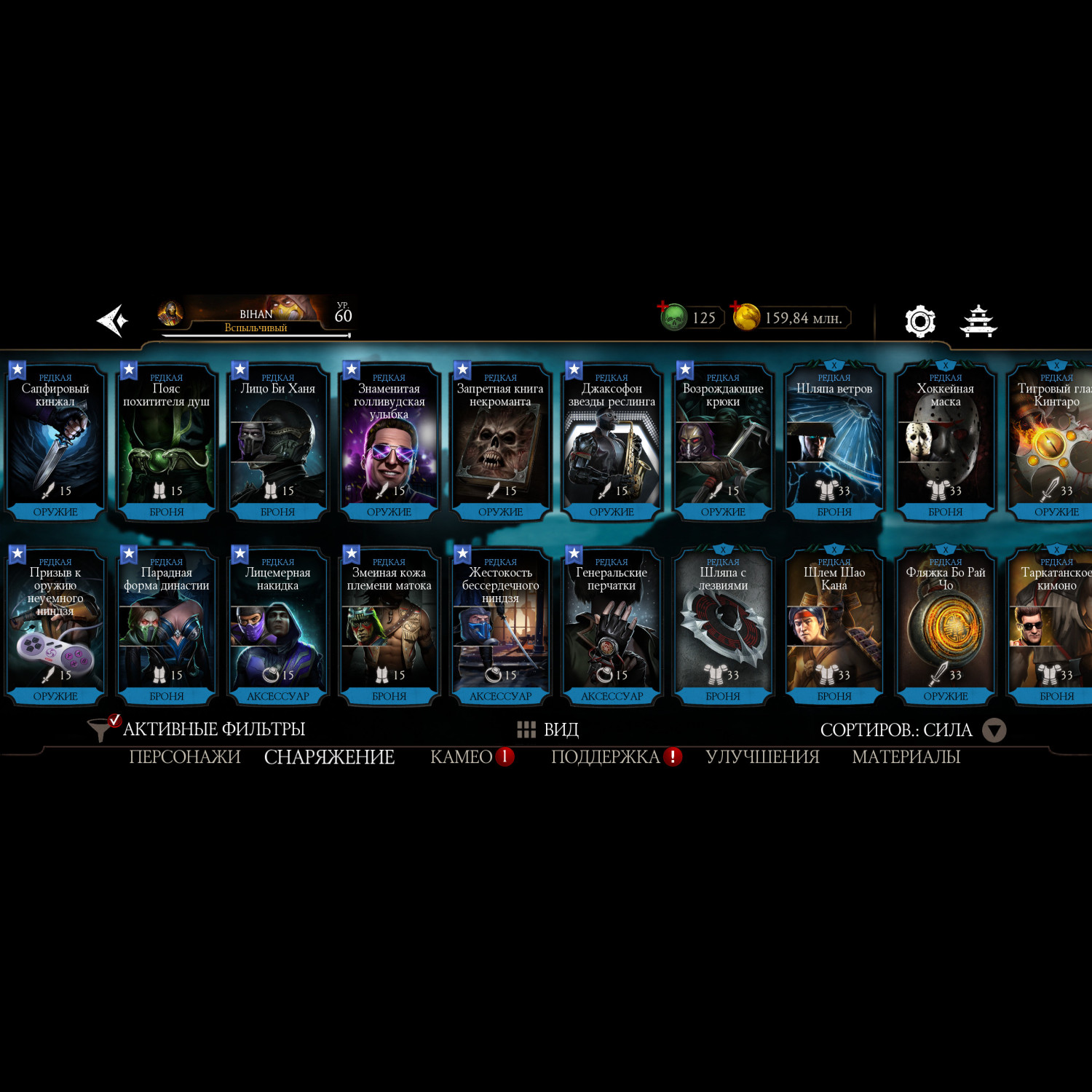The height and width of the screenshot is (1092, 1092).
Task: Pick the Запретная книга некроманта card
Action: [x=500, y=442]
